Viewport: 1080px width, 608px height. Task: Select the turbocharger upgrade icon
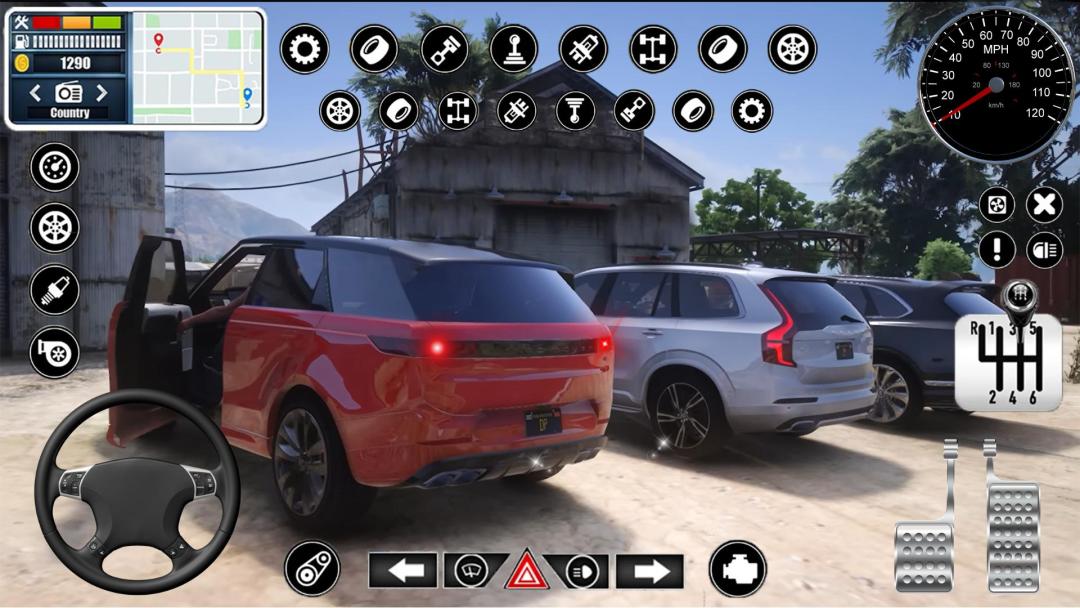tap(55, 352)
